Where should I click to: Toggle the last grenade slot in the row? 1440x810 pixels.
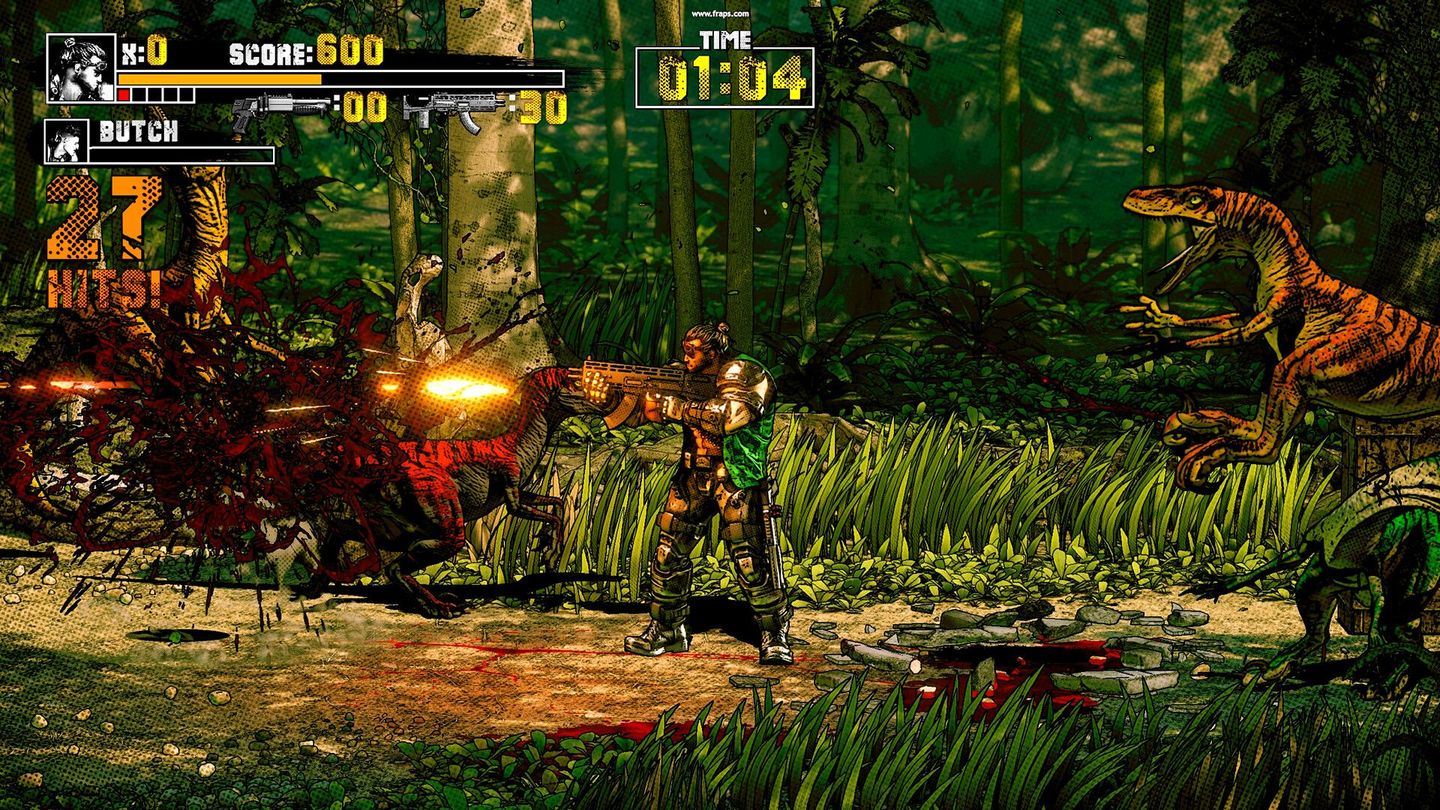pyautogui.click(x=185, y=95)
